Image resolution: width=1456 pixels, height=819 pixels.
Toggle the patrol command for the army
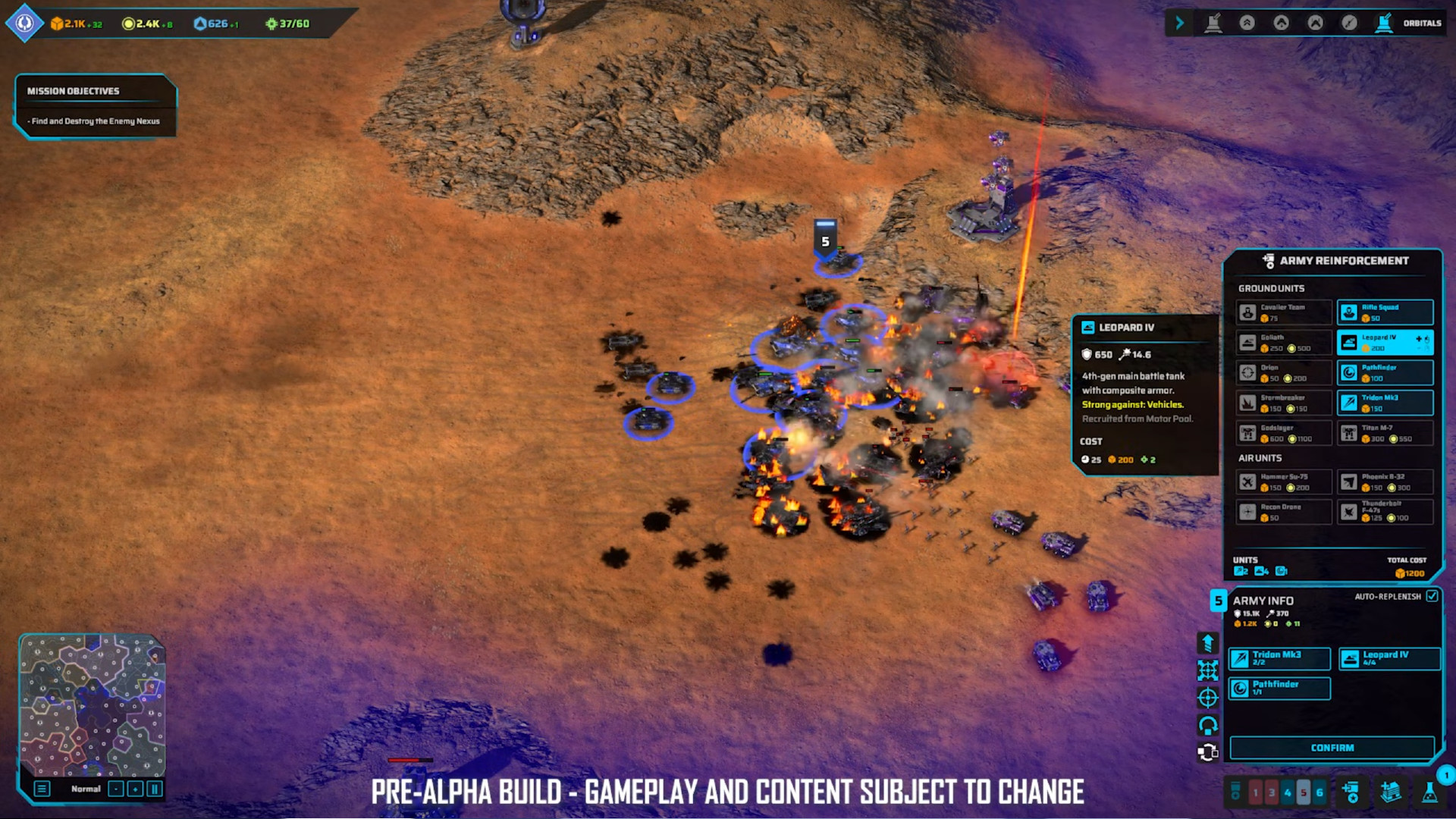[x=1207, y=723]
